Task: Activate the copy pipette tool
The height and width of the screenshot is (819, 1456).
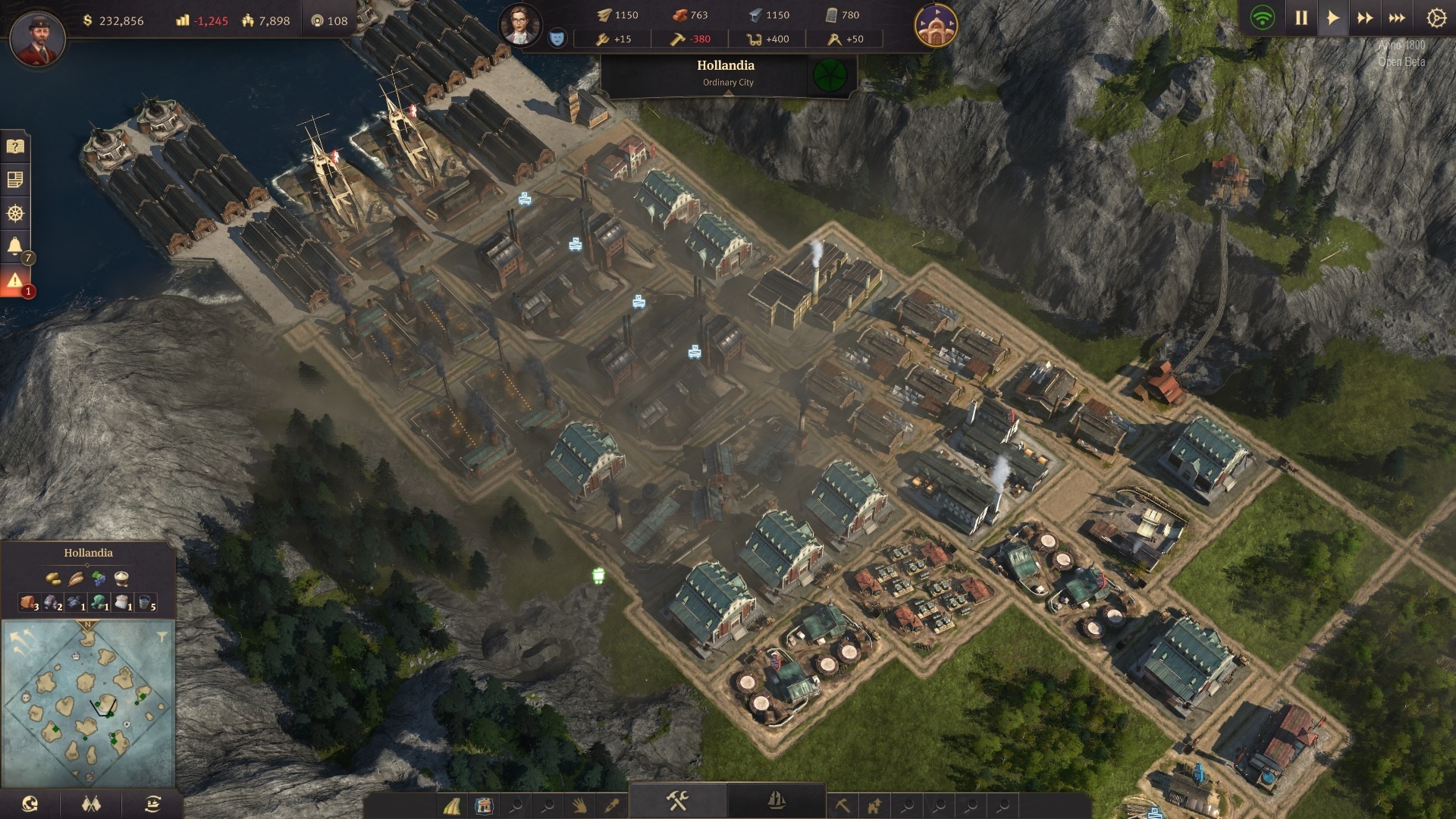Action: [611, 805]
